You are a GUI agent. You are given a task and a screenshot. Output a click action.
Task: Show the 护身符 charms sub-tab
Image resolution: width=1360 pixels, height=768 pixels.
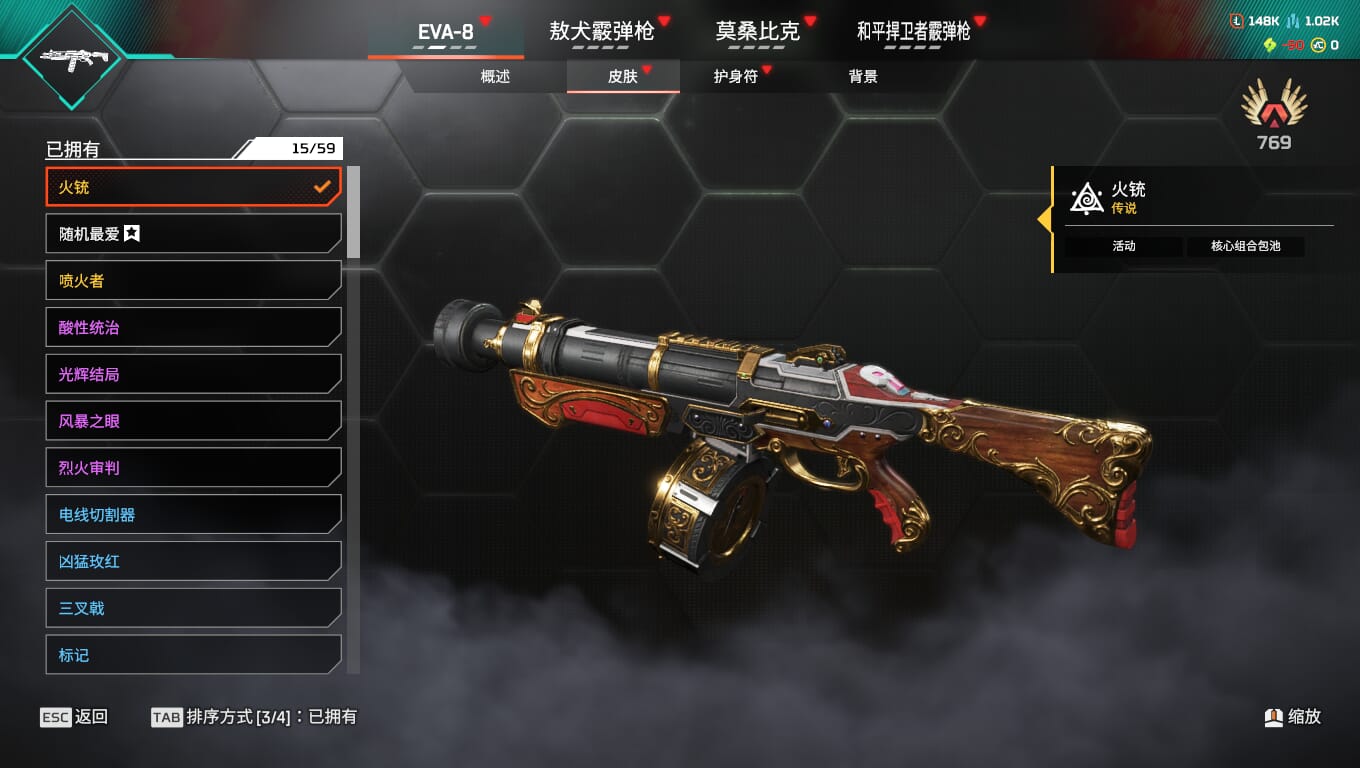tap(735, 77)
